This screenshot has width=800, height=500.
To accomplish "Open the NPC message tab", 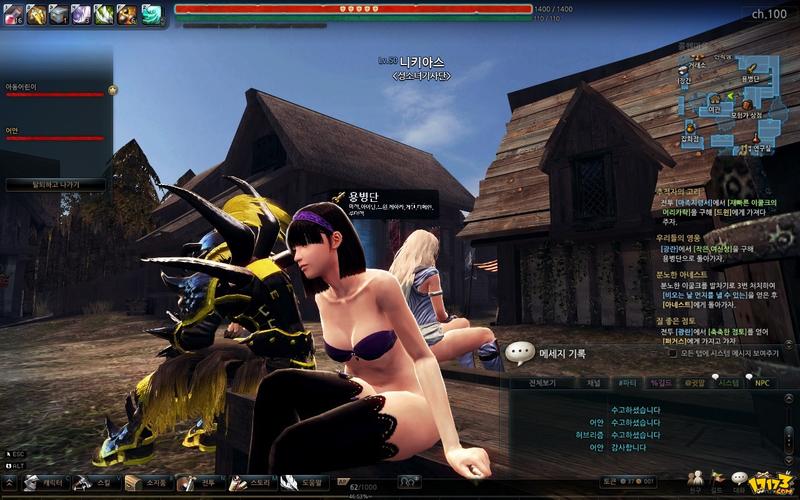I will (762, 382).
